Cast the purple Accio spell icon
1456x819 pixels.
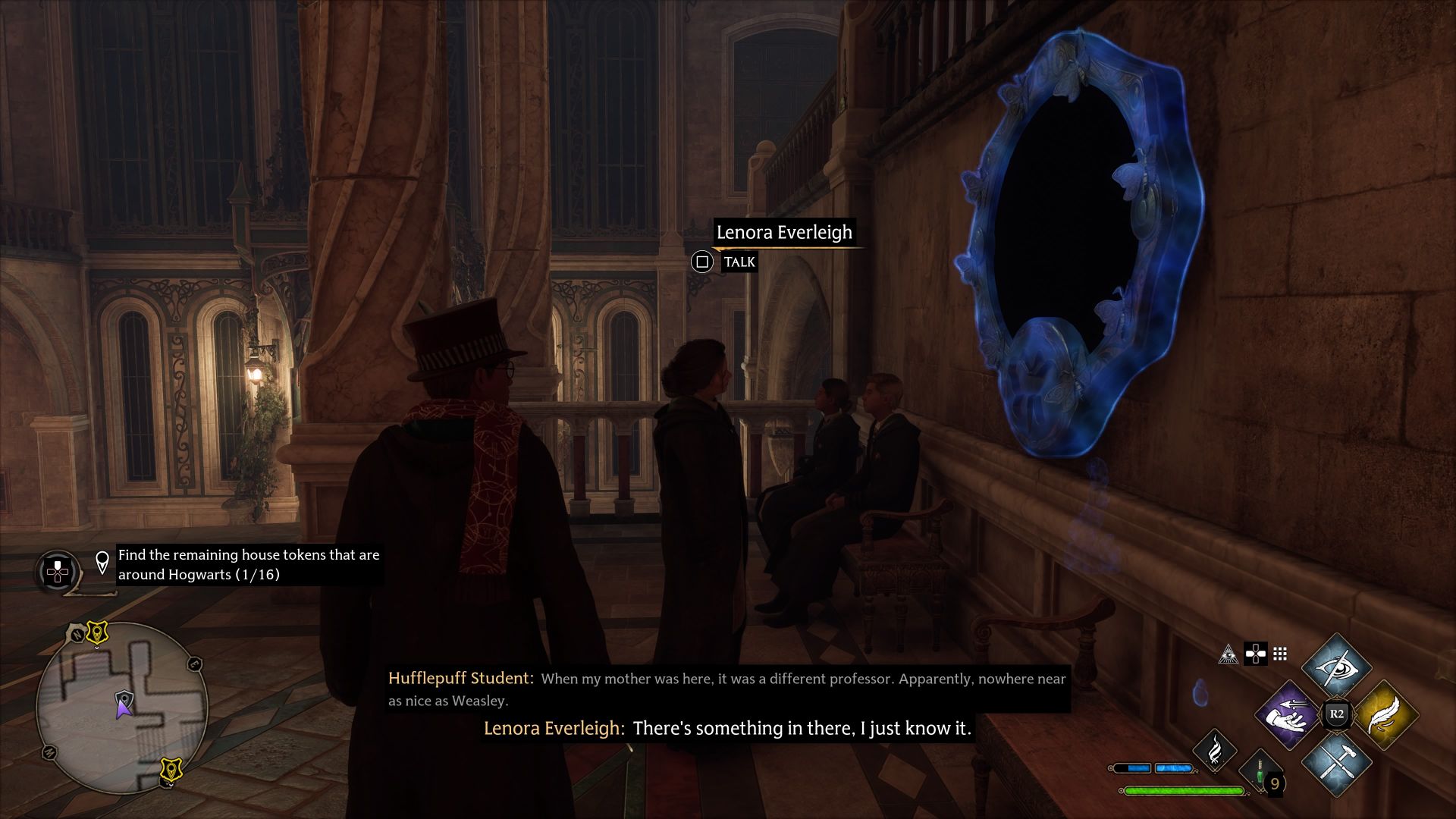(x=1288, y=715)
